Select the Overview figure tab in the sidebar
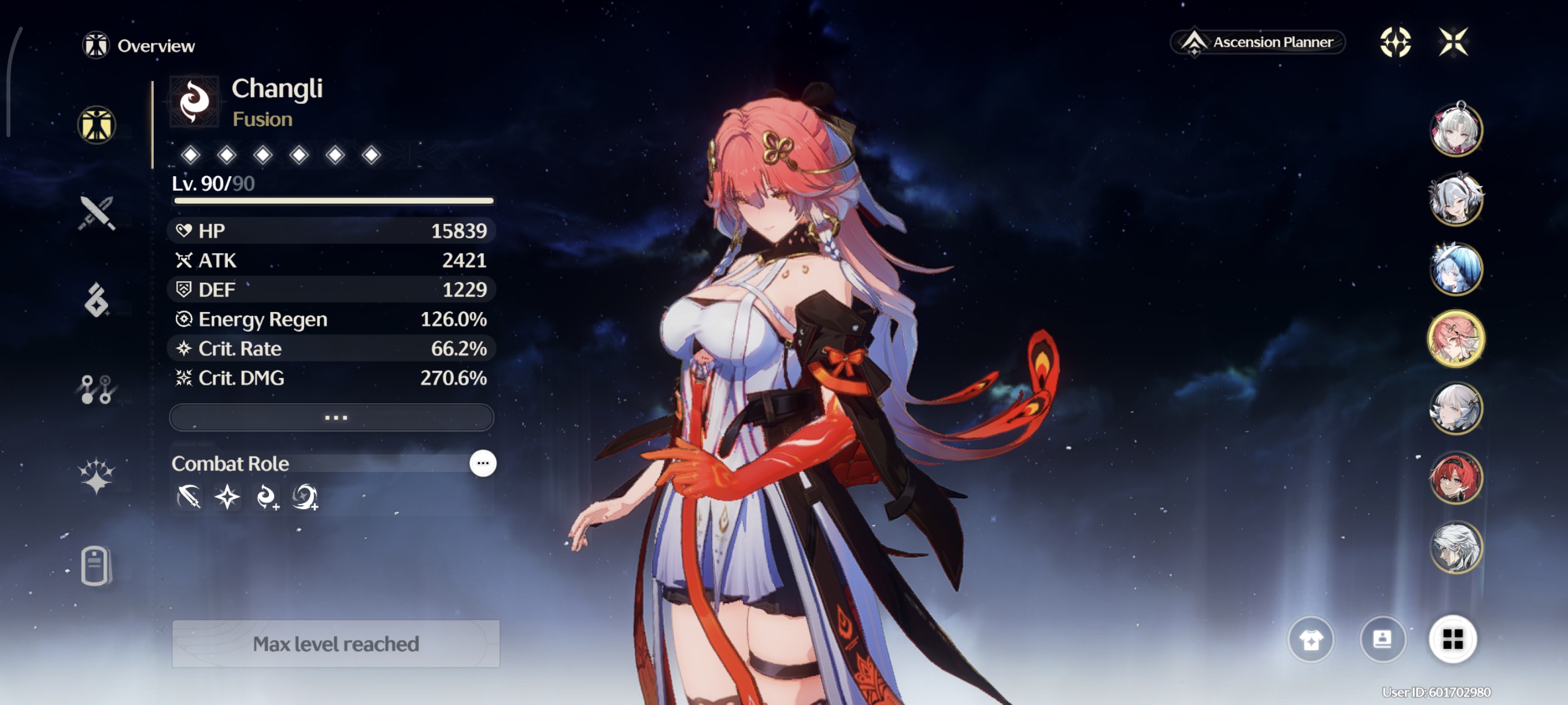The width and height of the screenshot is (1568, 705). point(97,125)
